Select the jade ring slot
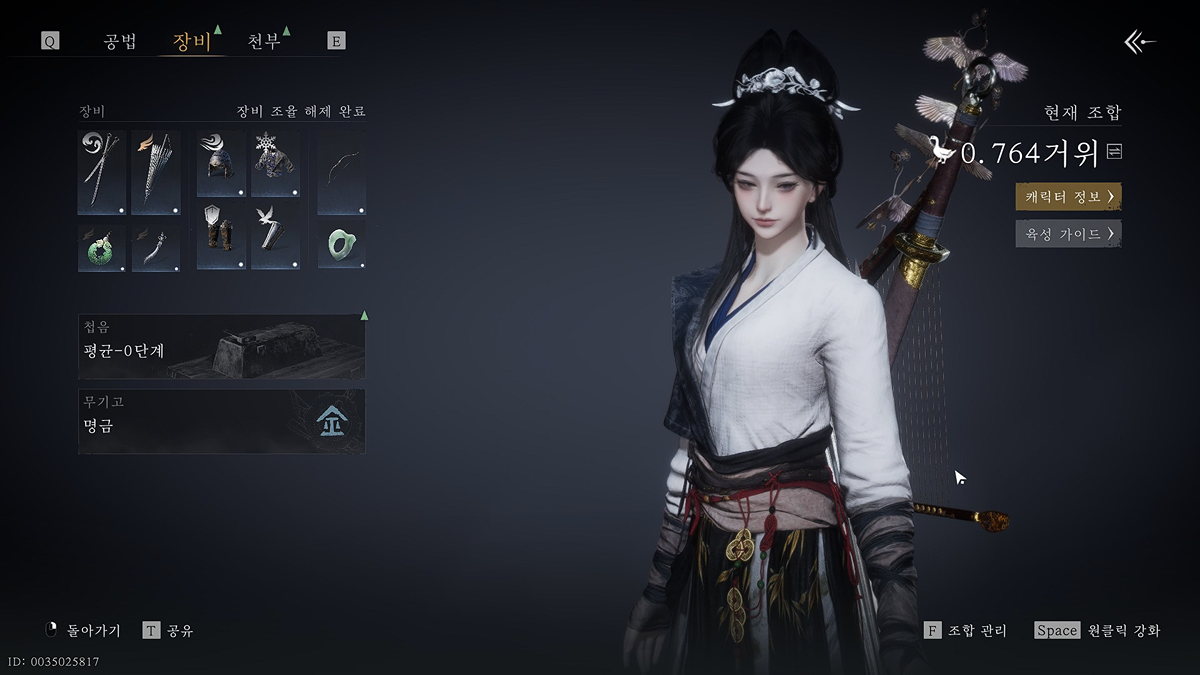1200x675 pixels. (342, 246)
